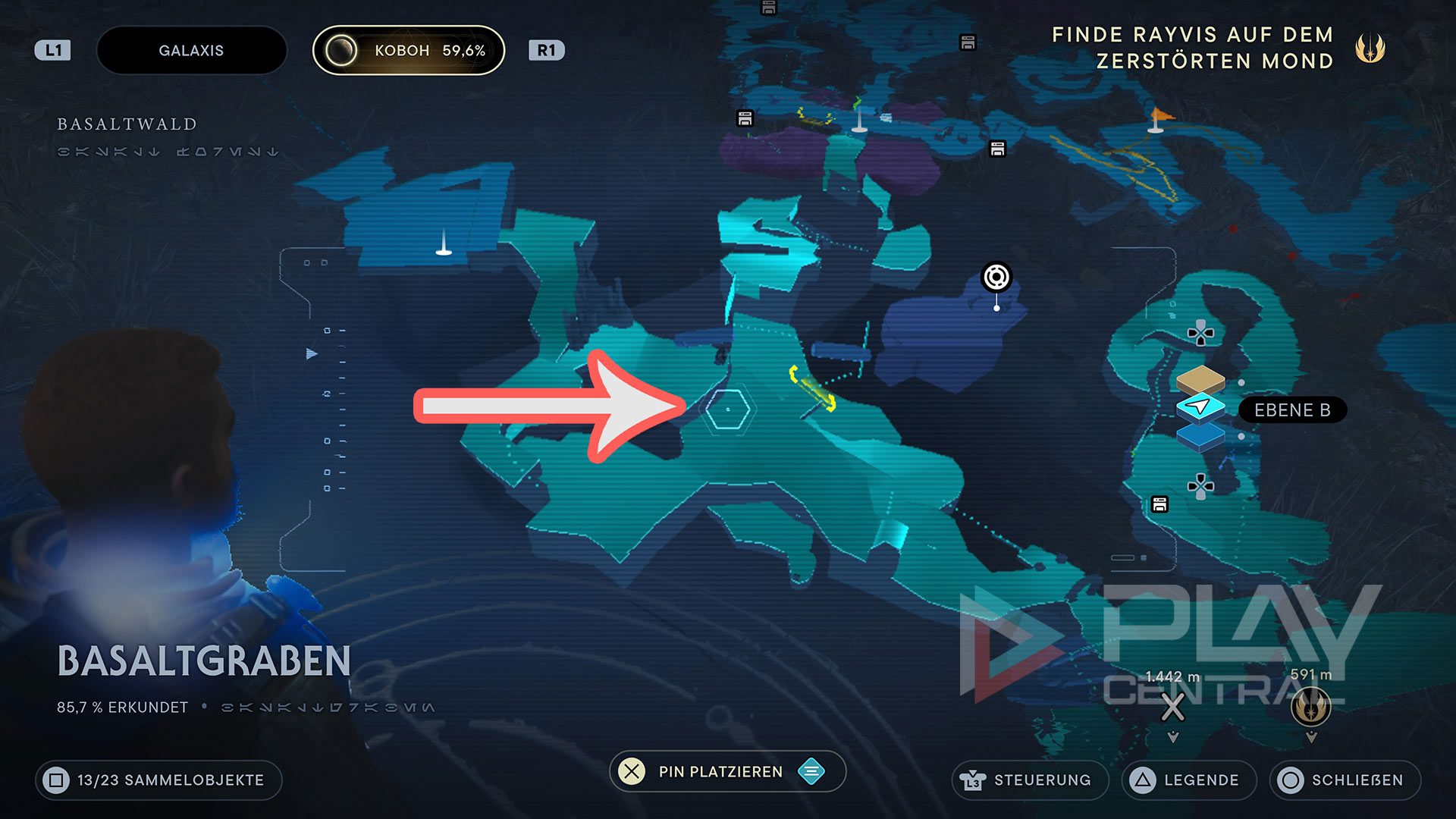
Task: Show the 13/23 Sammelobjekte collectibles list
Action: 158,780
